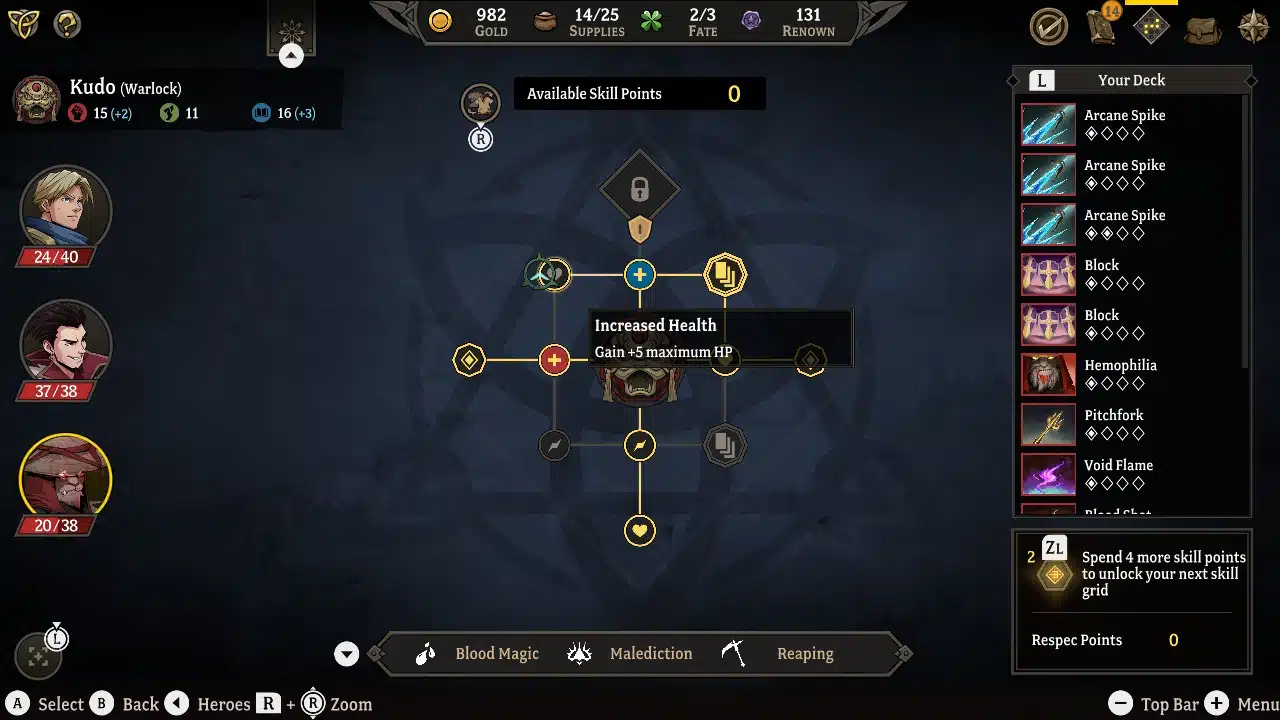
Task: Click the blue plus skill node
Action: tap(640, 274)
